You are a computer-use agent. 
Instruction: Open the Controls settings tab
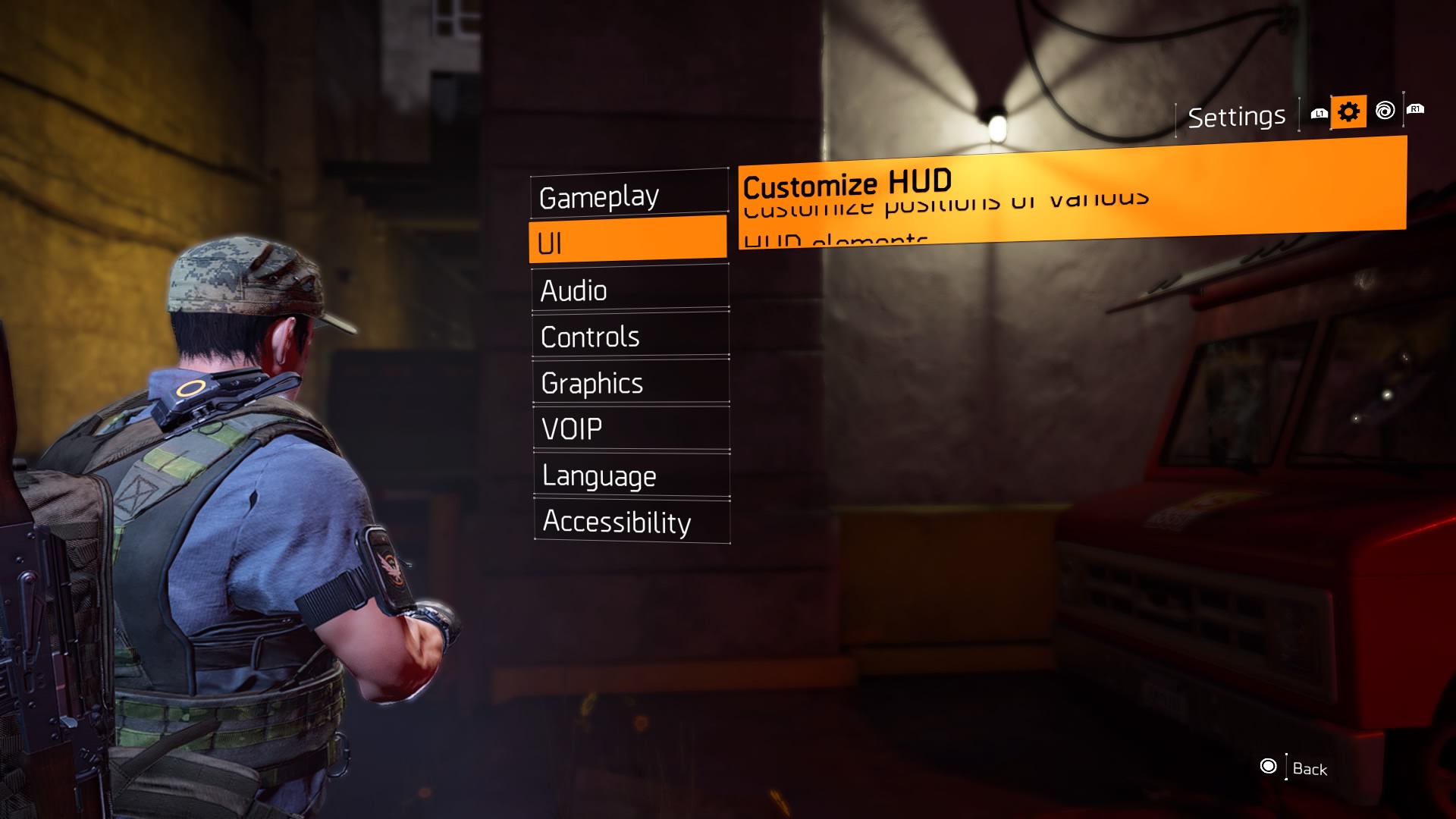click(588, 337)
